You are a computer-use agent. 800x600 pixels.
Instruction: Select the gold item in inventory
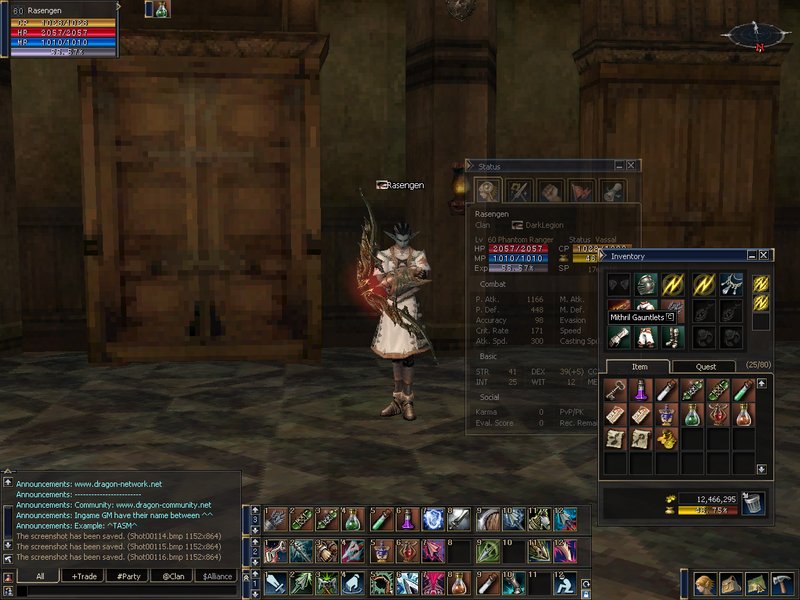click(x=667, y=438)
